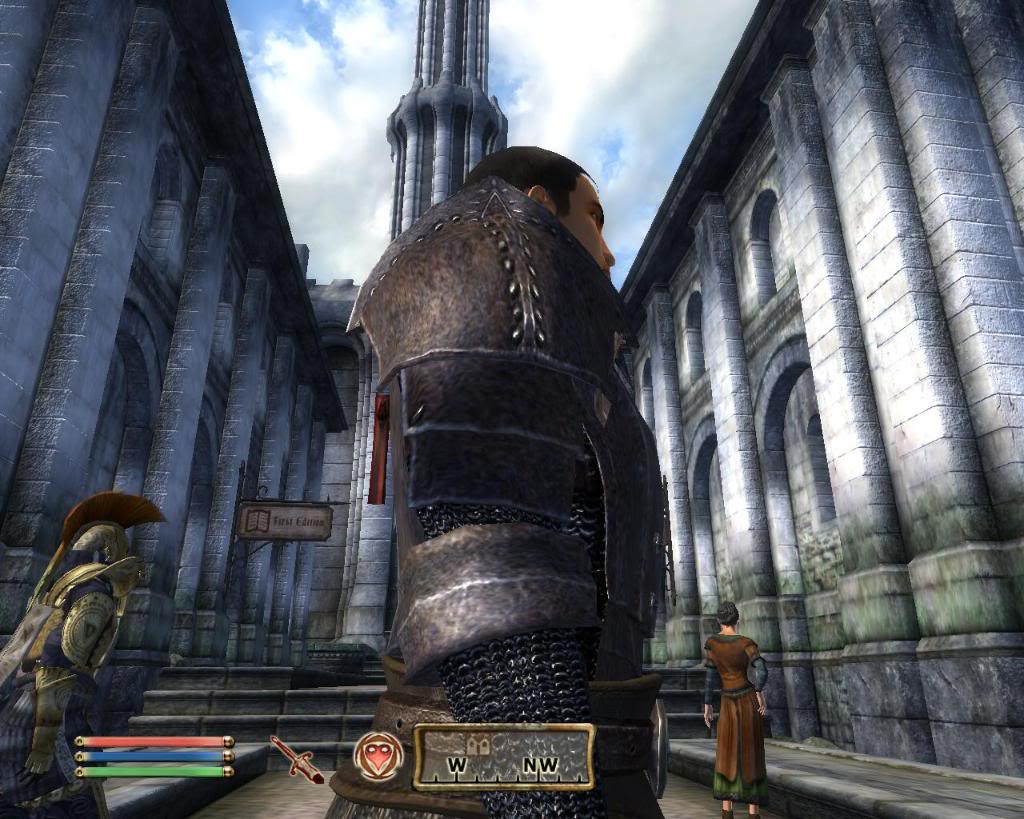Click the equipped sword weapon icon
The image size is (1024, 819).
pyautogui.click(x=296, y=759)
